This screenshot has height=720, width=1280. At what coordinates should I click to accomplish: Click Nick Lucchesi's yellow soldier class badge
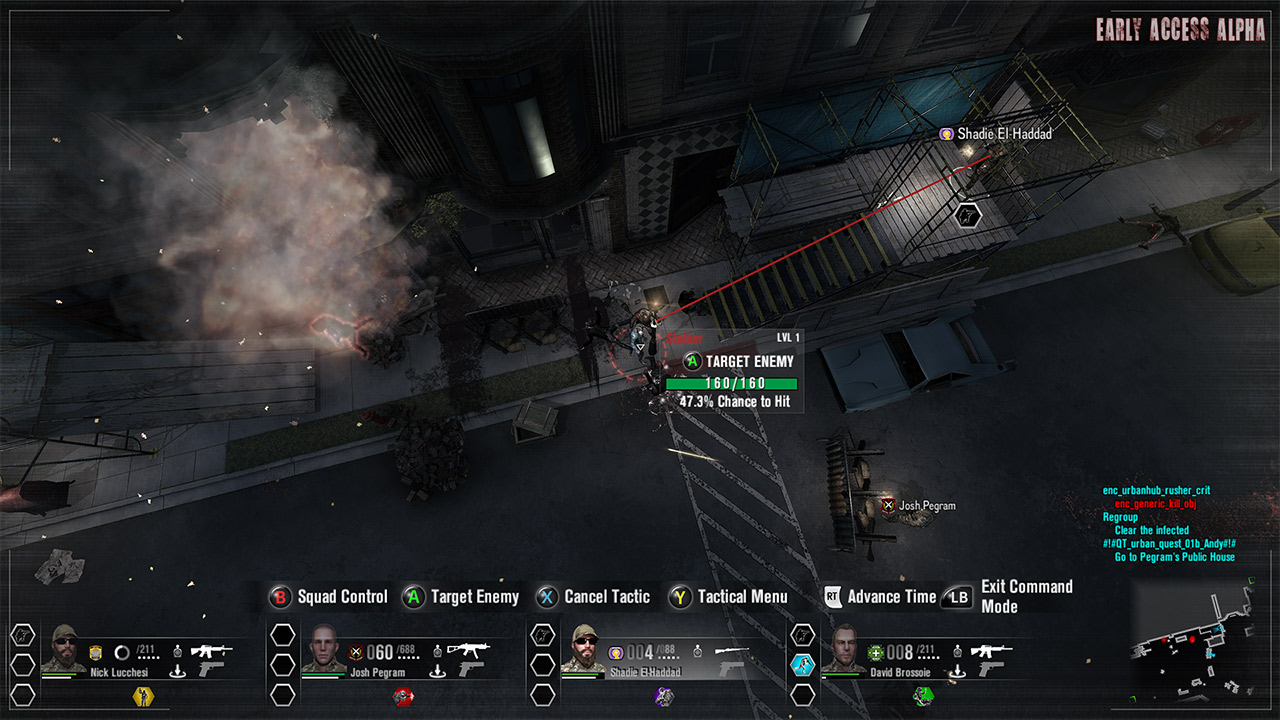coord(143,696)
